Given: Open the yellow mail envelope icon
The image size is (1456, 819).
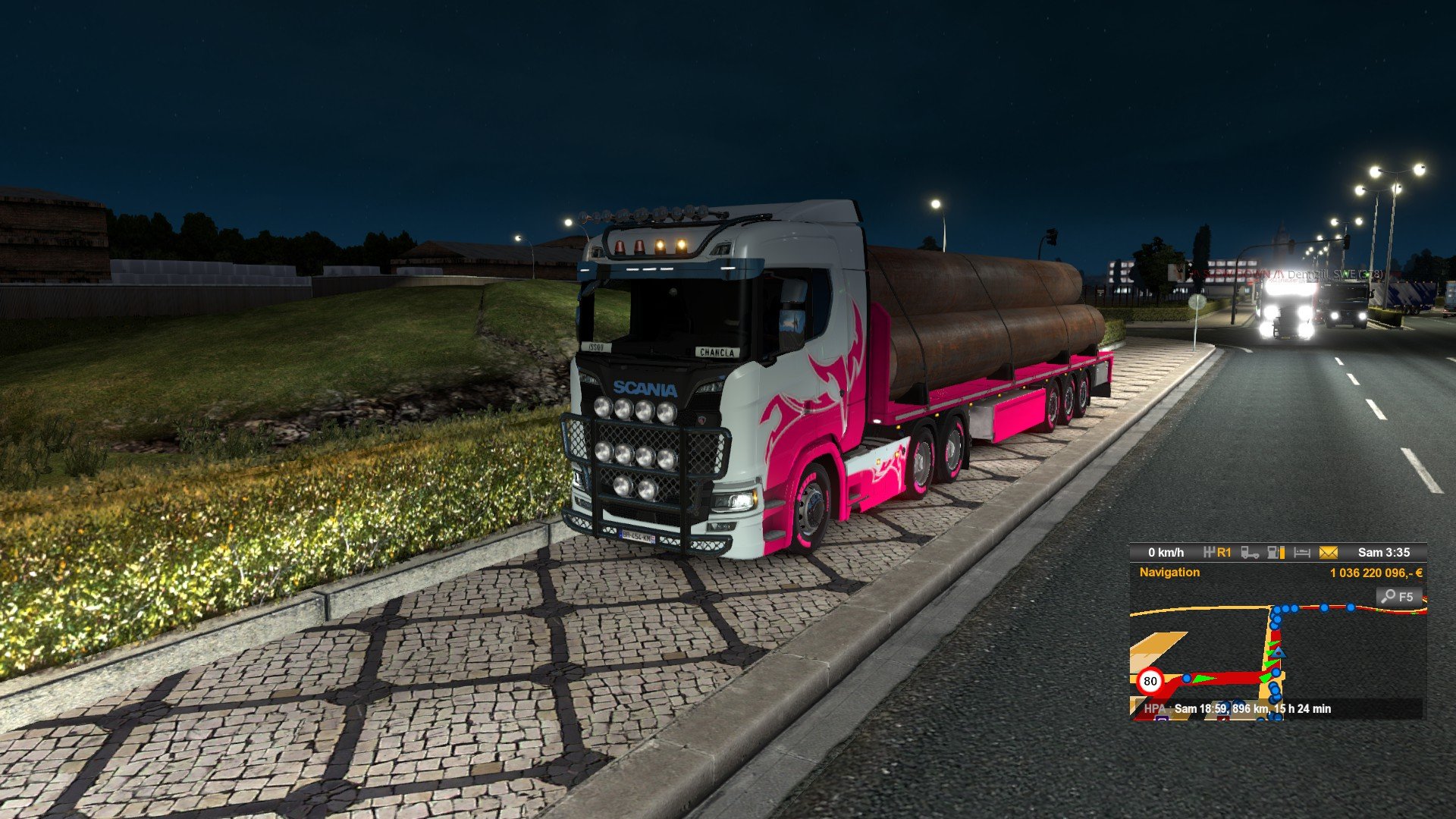Looking at the screenshot, I should click(1329, 553).
